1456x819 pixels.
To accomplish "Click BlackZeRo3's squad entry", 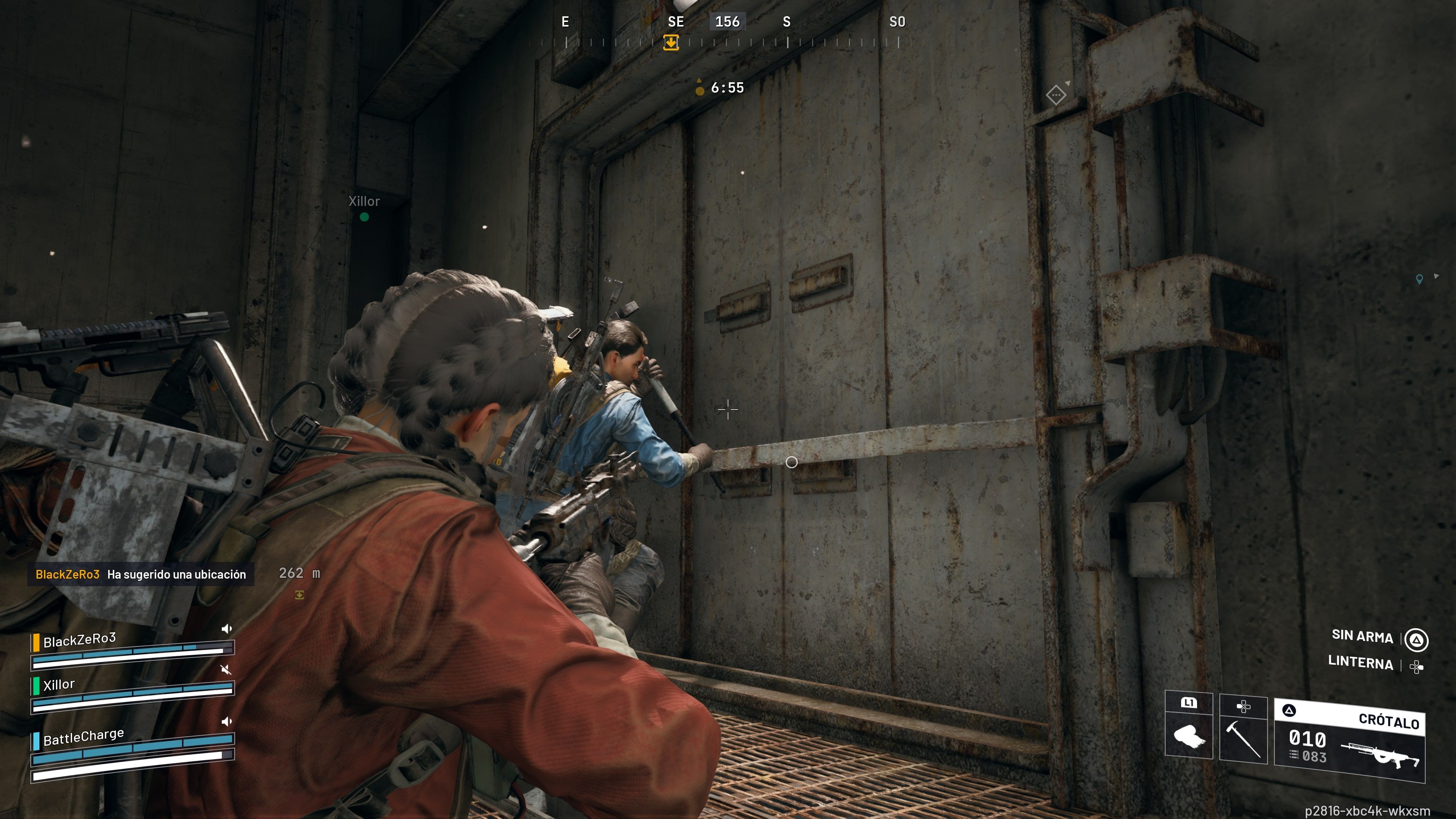I will 80,640.
